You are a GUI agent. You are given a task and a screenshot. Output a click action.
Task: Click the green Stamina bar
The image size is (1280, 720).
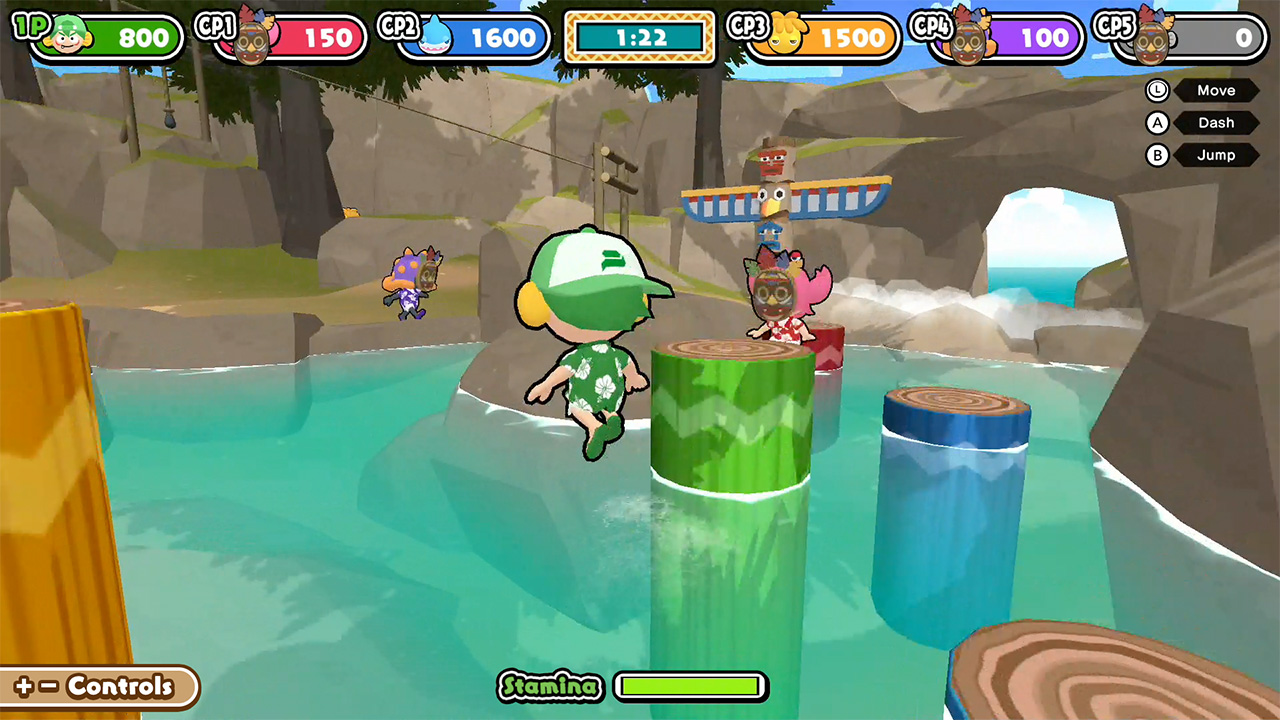coord(690,688)
